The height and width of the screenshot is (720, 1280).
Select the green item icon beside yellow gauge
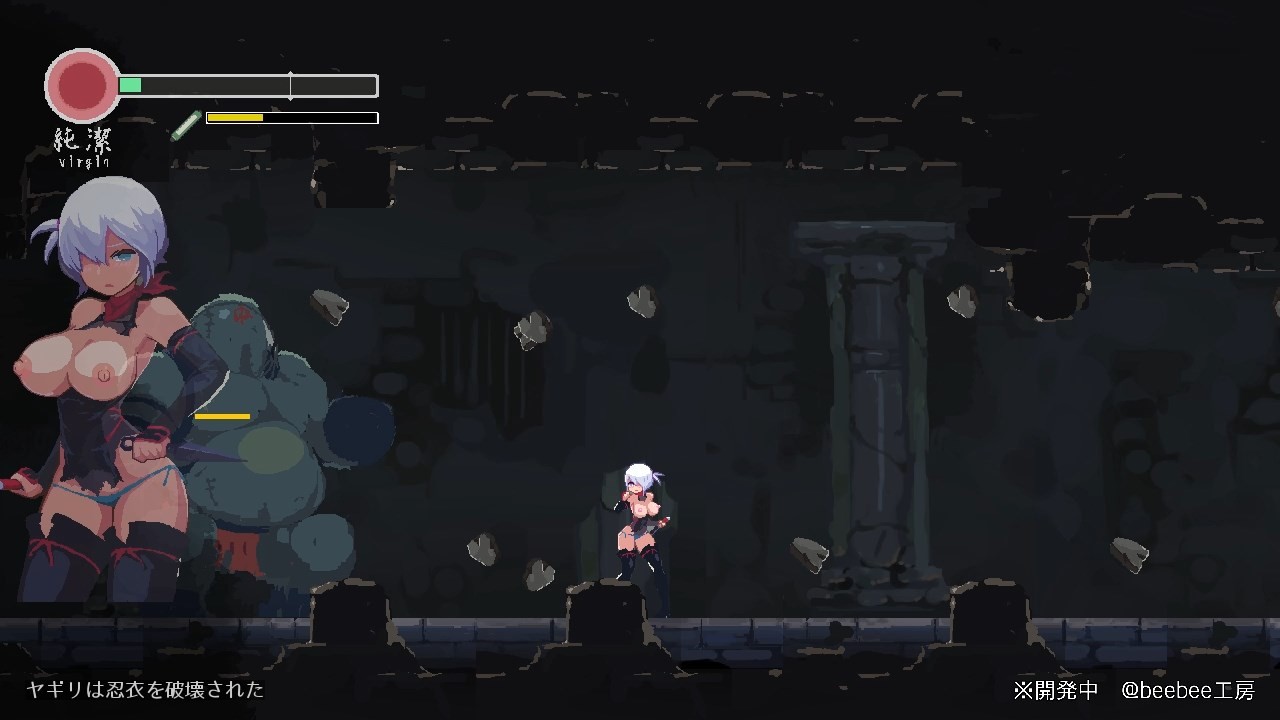coord(185,124)
